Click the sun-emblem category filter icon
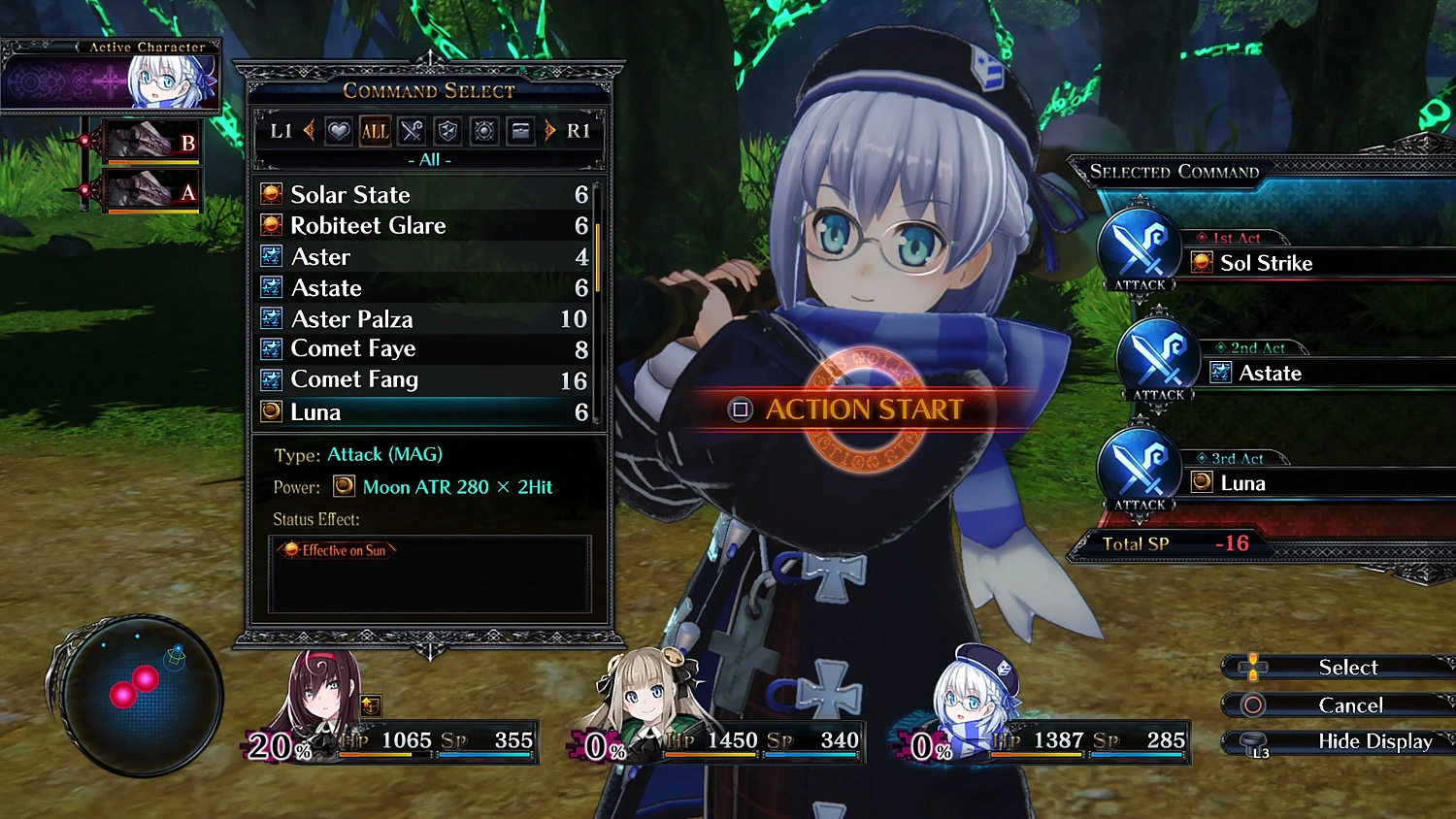Screen dimensions: 1456x819 click(x=484, y=131)
